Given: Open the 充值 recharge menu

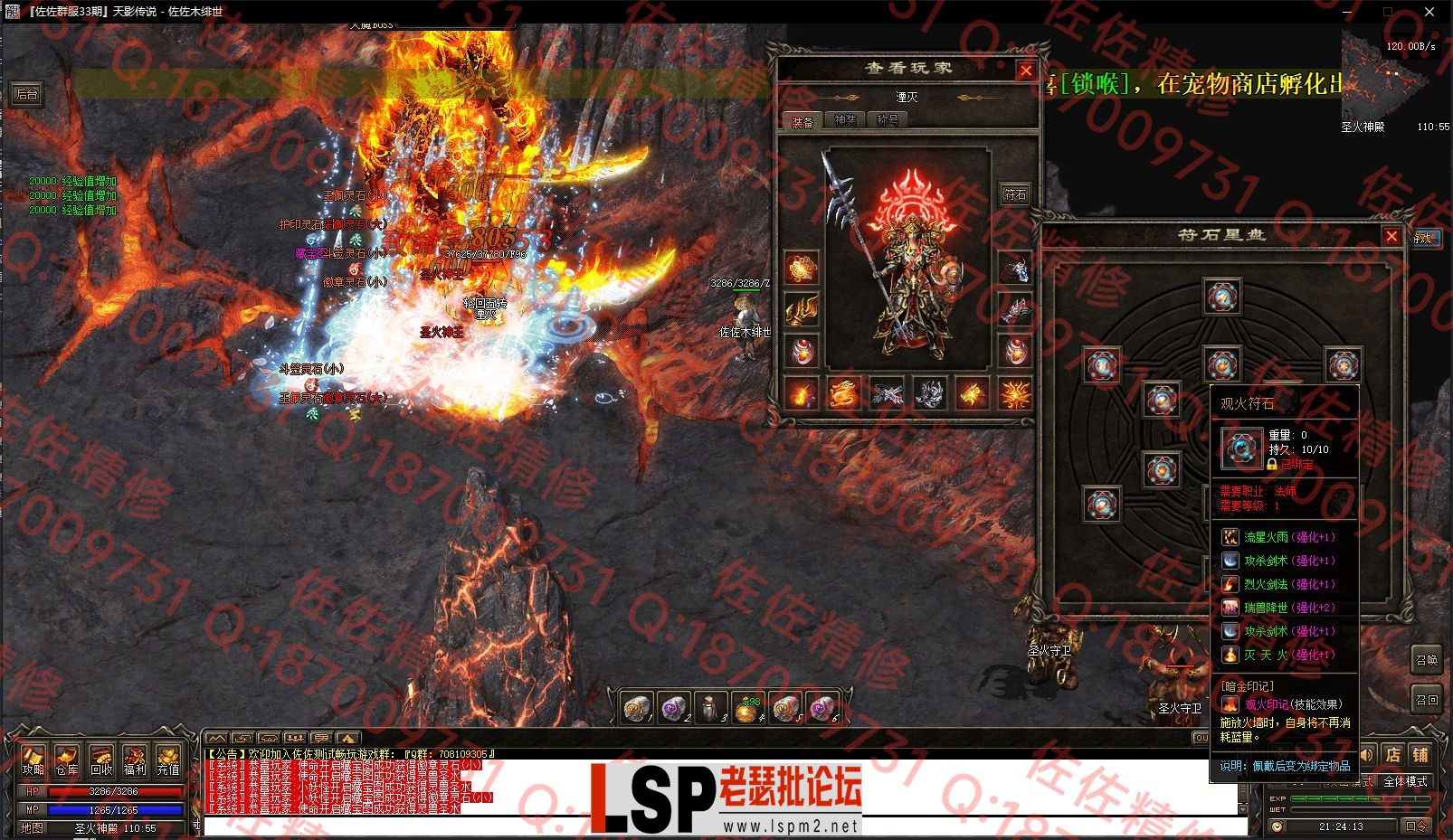Looking at the screenshot, I should (168, 760).
